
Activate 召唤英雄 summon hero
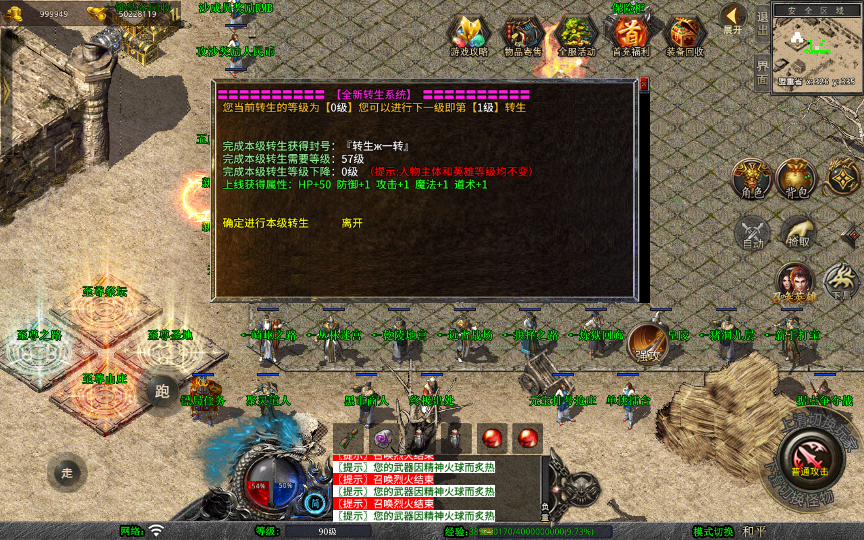point(797,282)
